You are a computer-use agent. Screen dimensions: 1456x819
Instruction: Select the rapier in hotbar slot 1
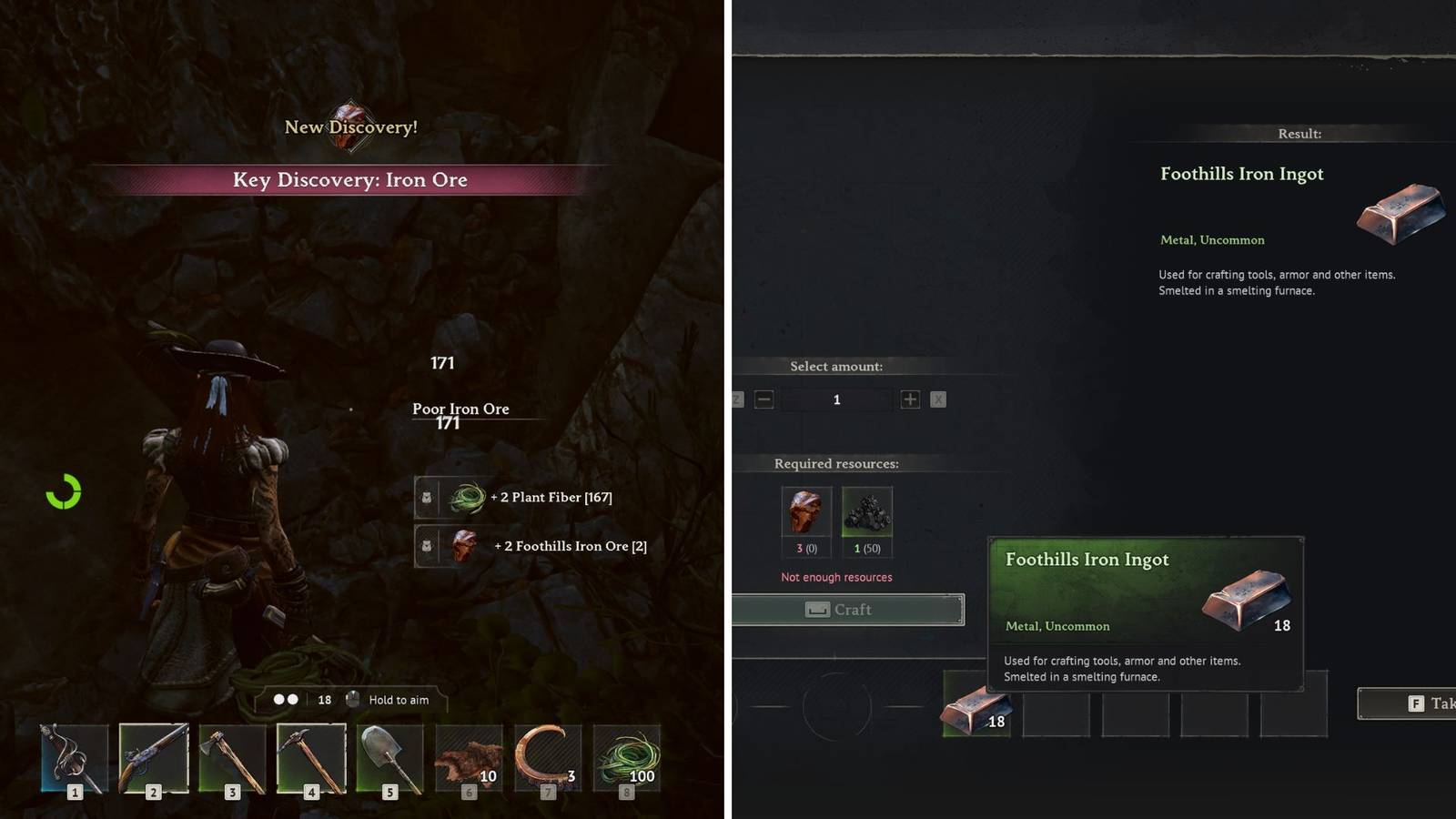[x=75, y=760]
